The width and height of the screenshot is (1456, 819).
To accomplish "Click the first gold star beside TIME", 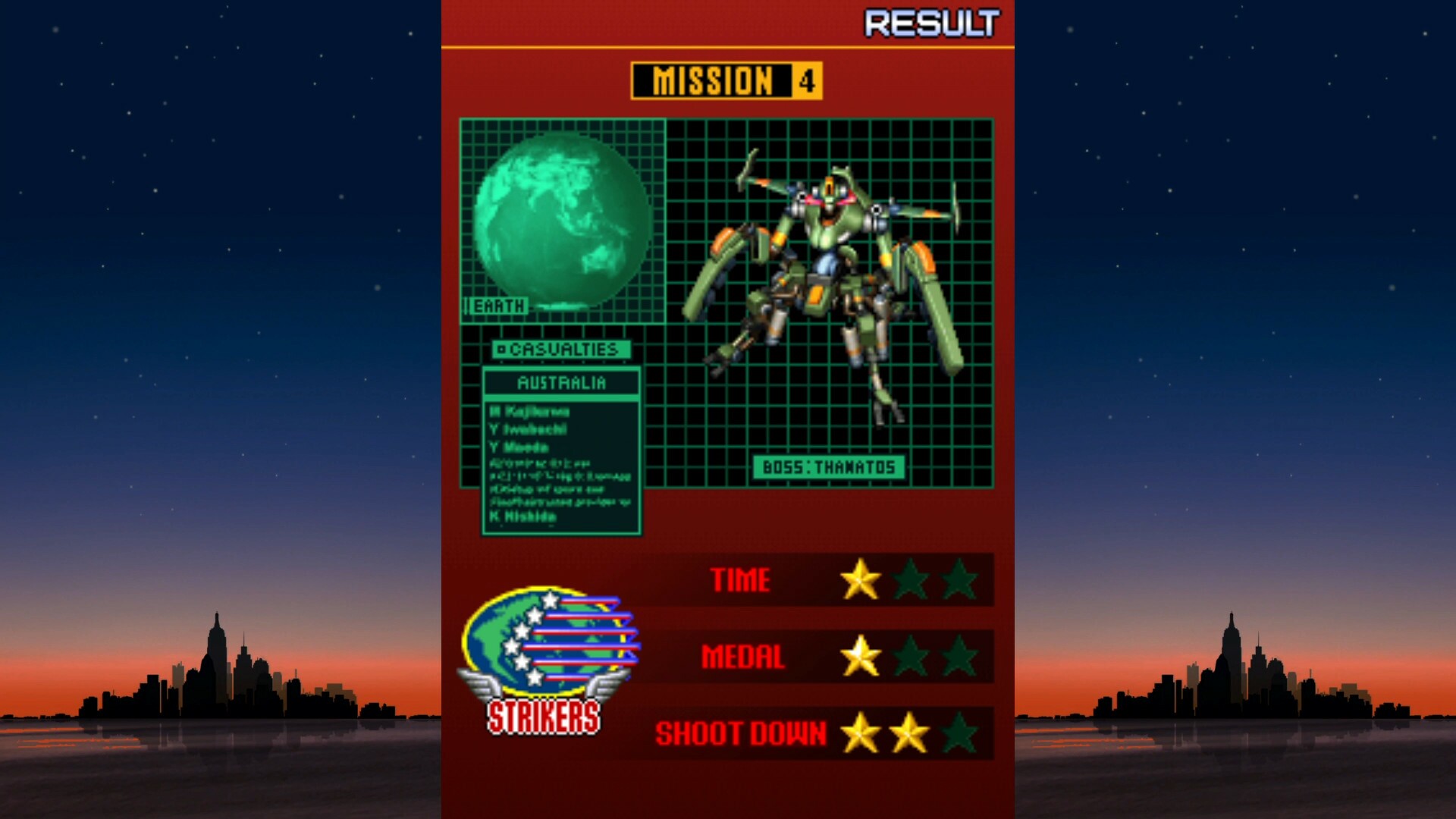I will pyautogui.click(x=861, y=579).
